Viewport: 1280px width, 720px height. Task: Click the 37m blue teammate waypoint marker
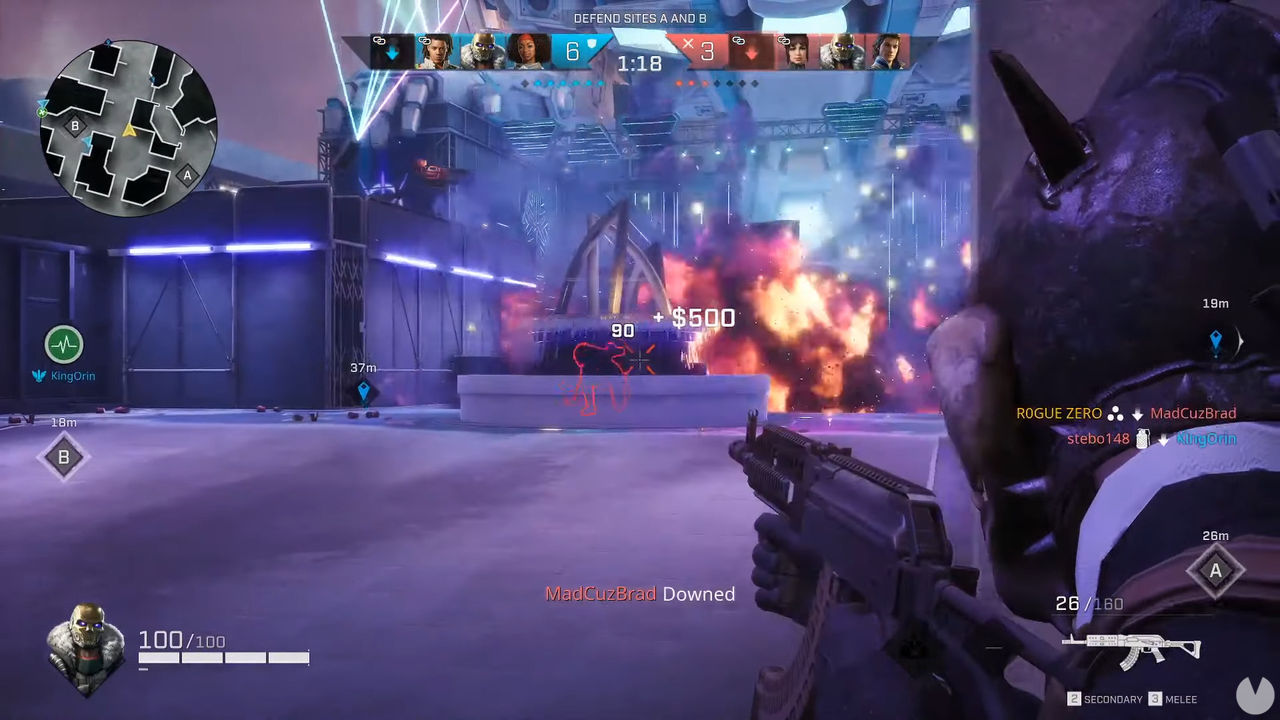click(x=364, y=390)
